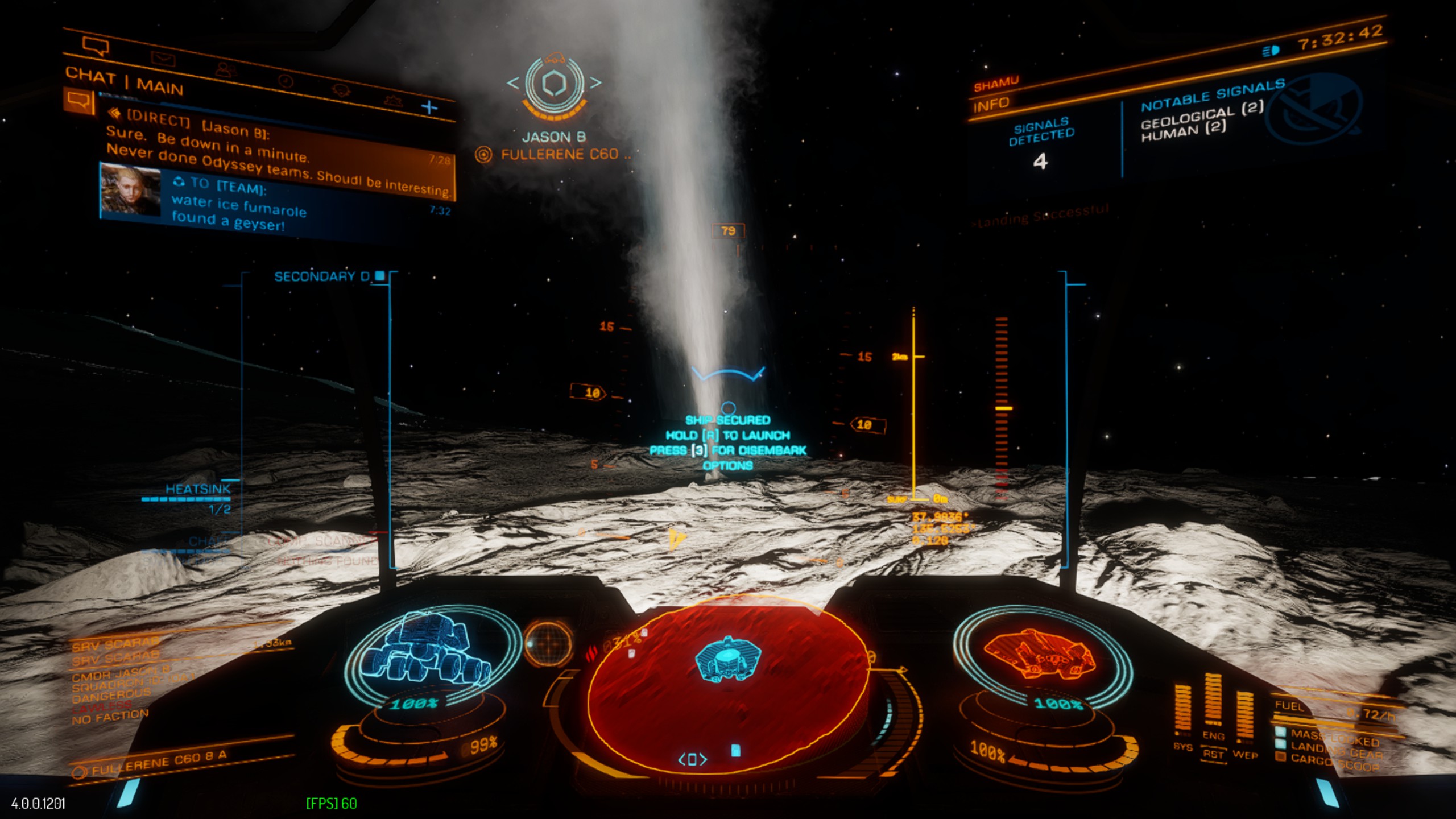The height and width of the screenshot is (819, 1456).
Task: Click the blue plus add-chat icon
Action: pyautogui.click(x=429, y=107)
